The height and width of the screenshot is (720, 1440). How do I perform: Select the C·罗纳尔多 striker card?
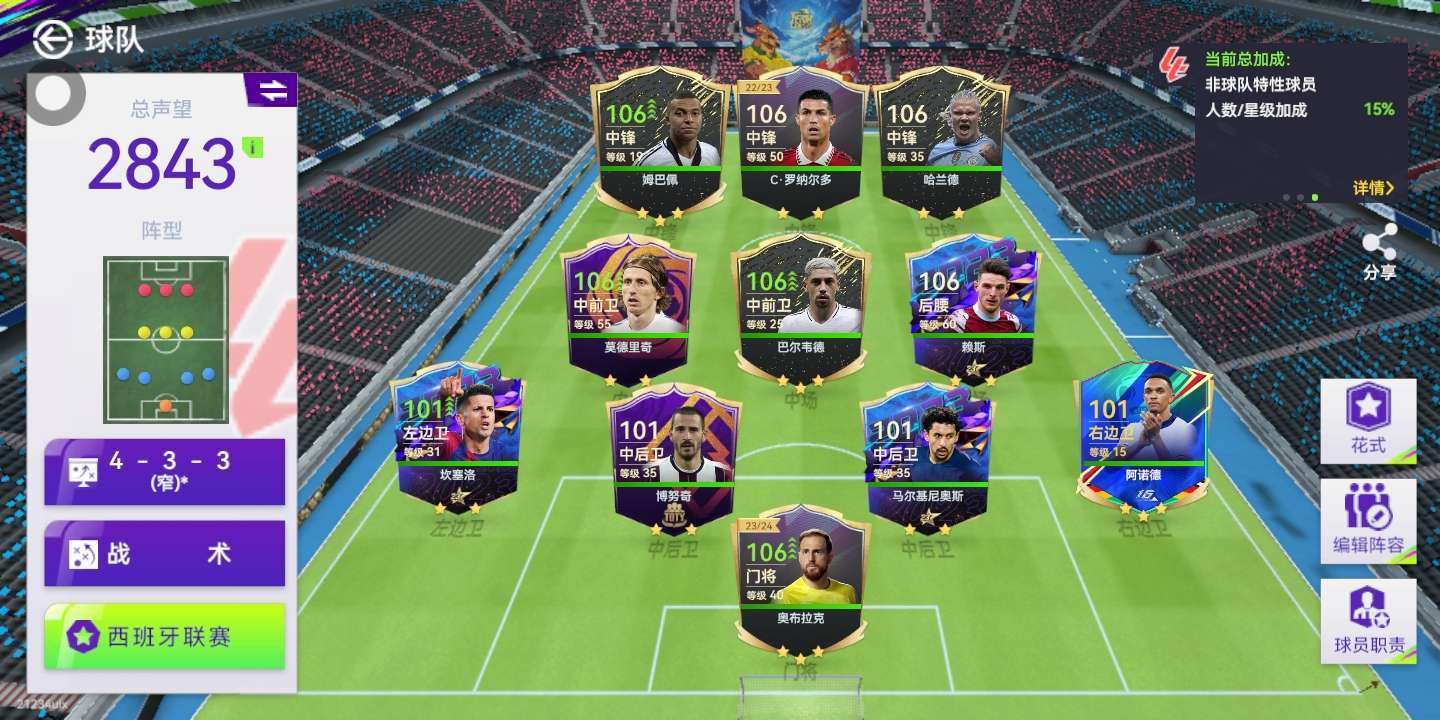[x=800, y=140]
